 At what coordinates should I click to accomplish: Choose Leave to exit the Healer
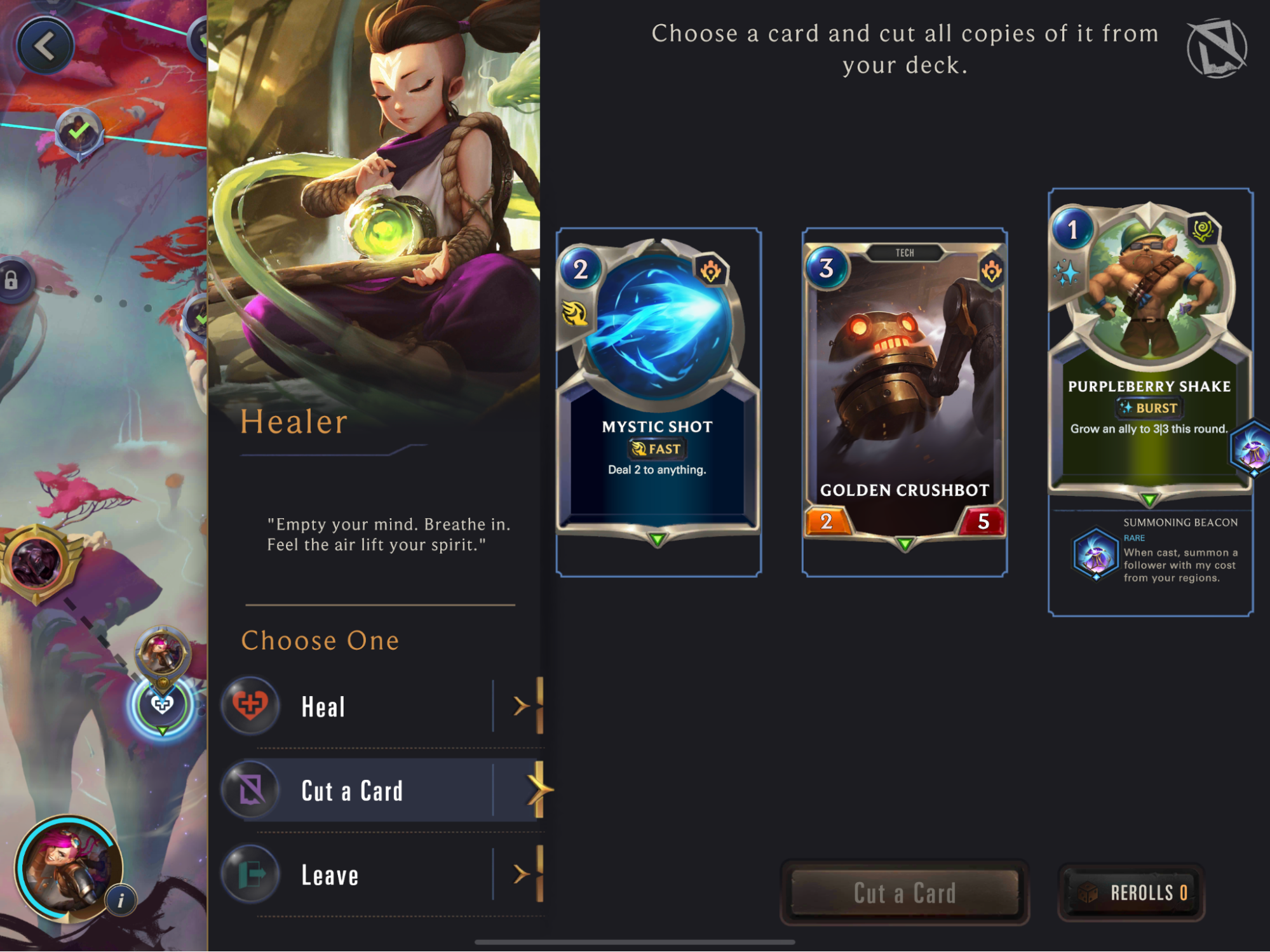(x=381, y=875)
